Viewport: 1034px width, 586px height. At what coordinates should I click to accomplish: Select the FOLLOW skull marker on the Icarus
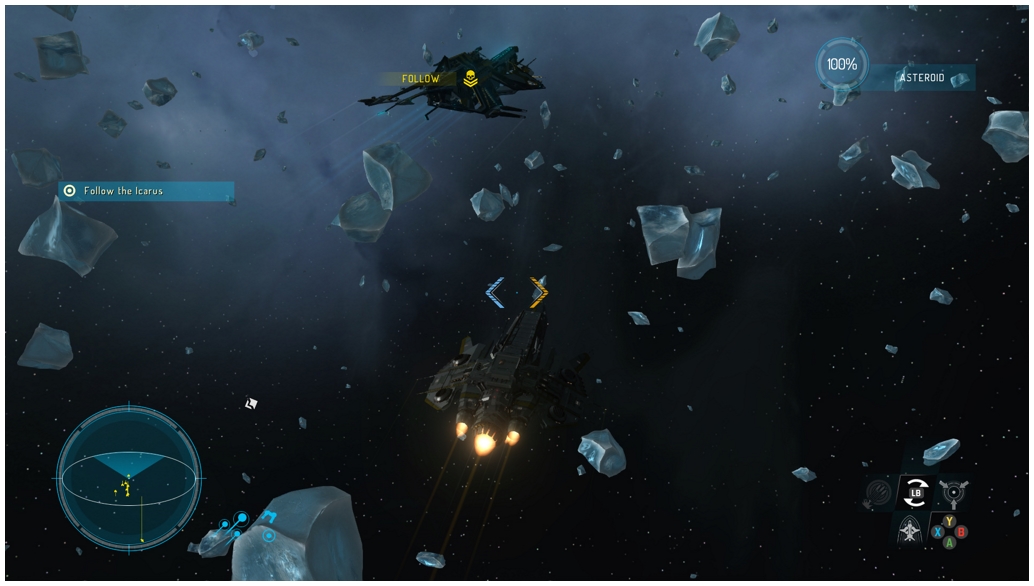pyautogui.click(x=470, y=79)
